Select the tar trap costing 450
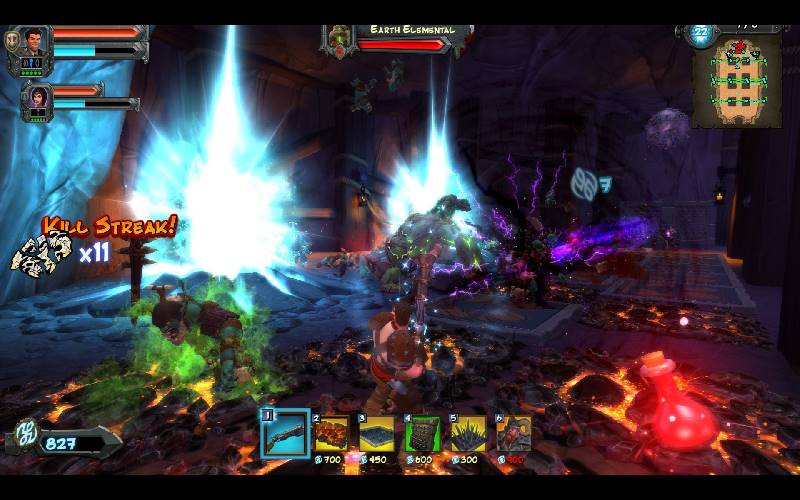This screenshot has height=500, width=800. (x=377, y=433)
